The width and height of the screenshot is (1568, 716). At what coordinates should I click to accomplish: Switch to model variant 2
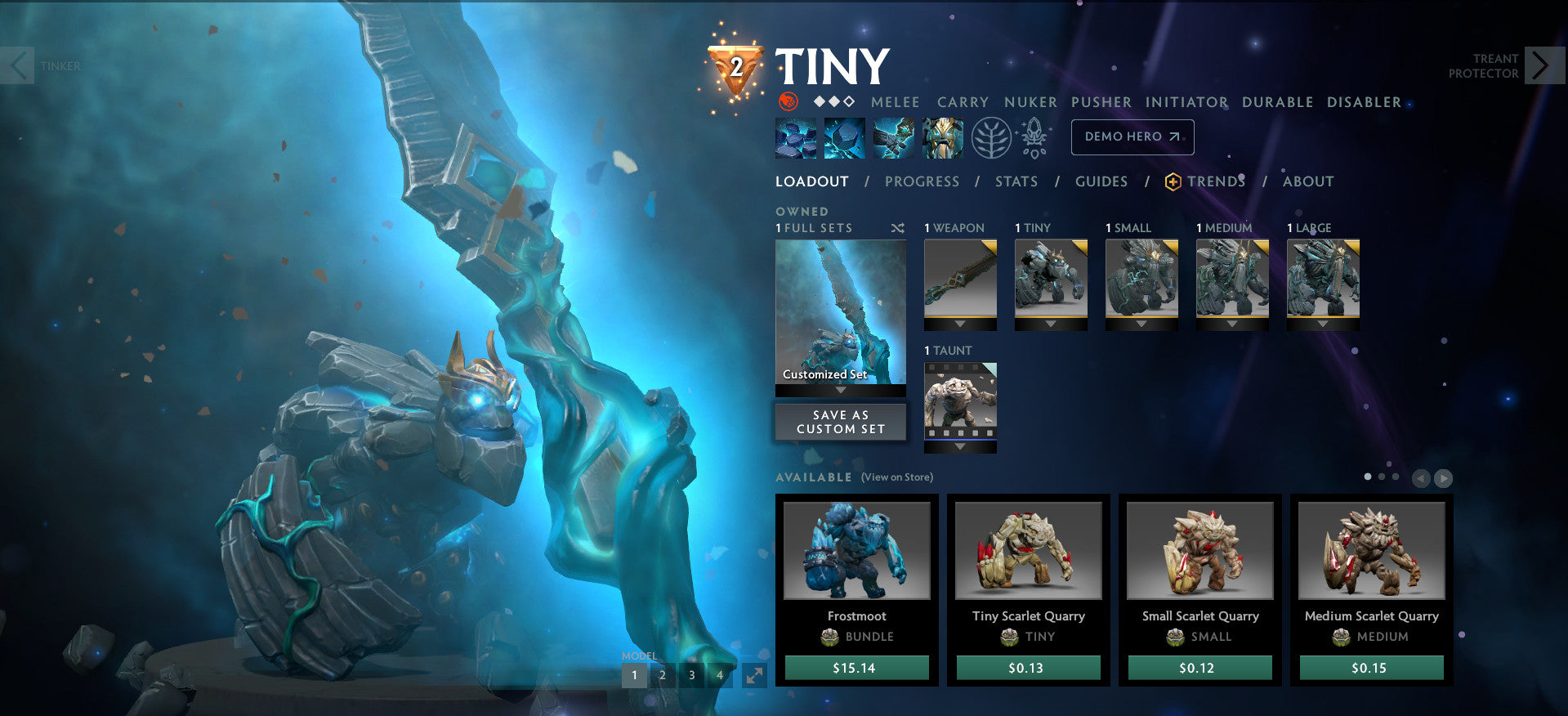click(x=662, y=676)
